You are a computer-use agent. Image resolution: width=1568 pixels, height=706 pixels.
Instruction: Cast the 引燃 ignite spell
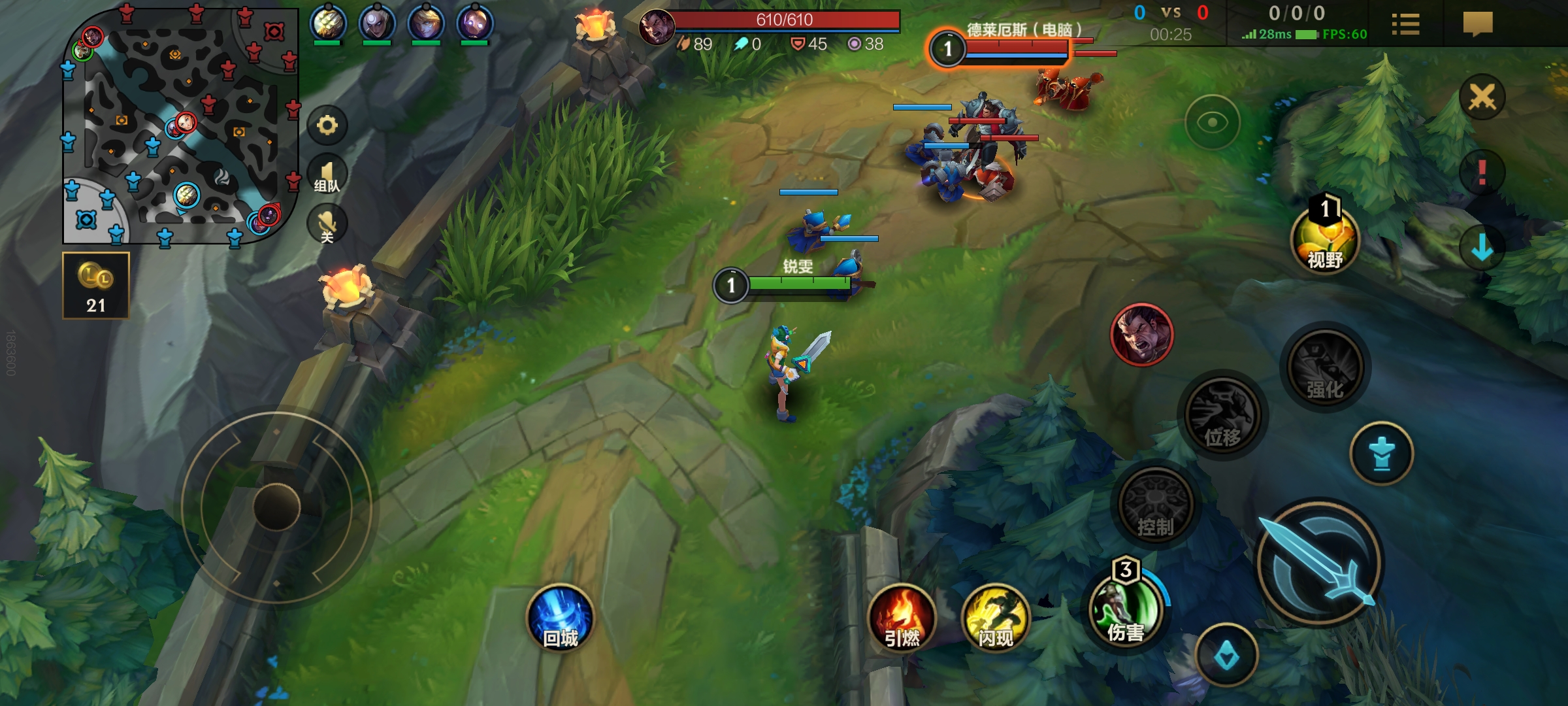click(x=902, y=619)
